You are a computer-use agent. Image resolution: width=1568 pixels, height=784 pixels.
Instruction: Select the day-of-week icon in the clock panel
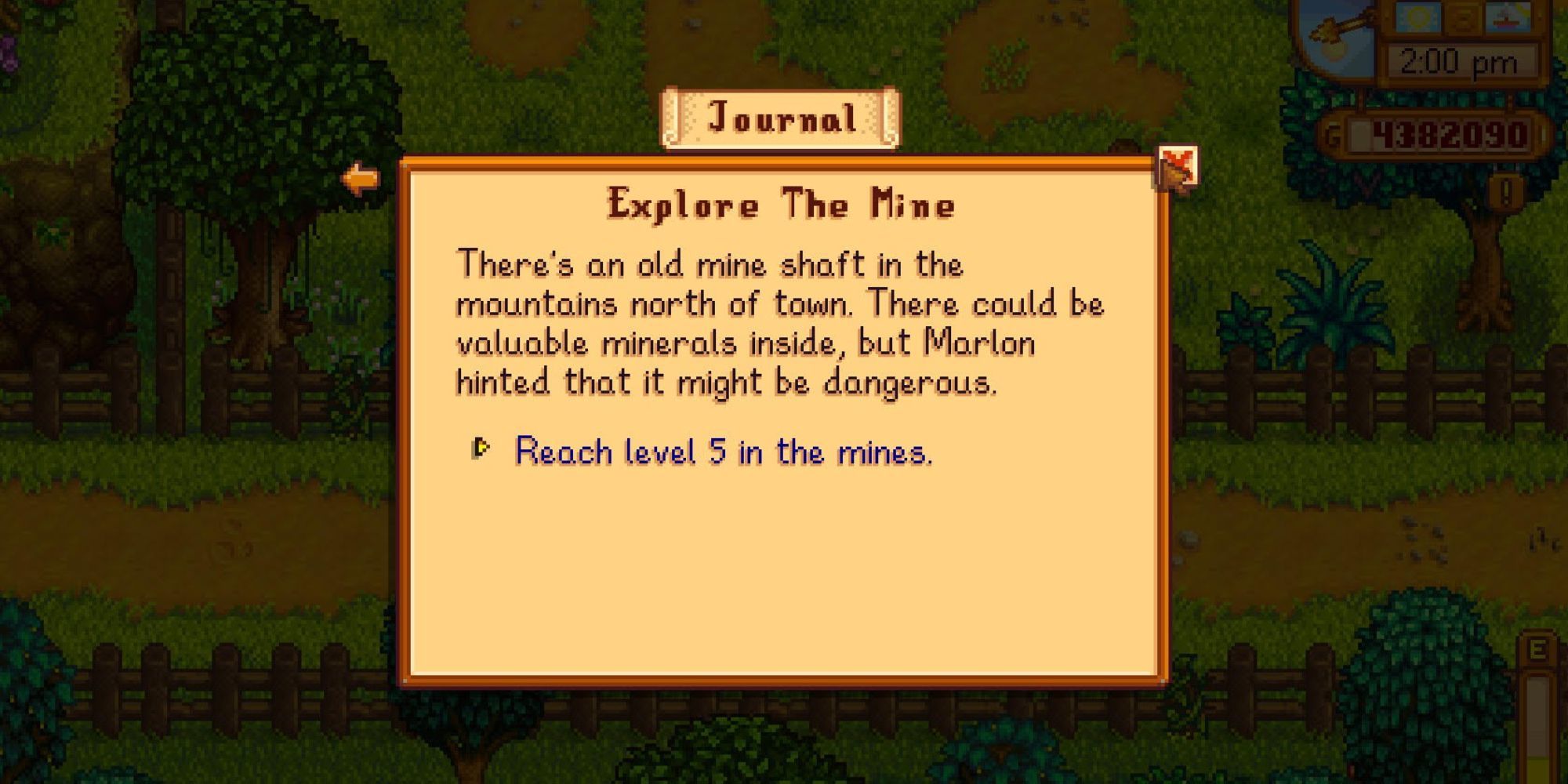coord(1463,17)
